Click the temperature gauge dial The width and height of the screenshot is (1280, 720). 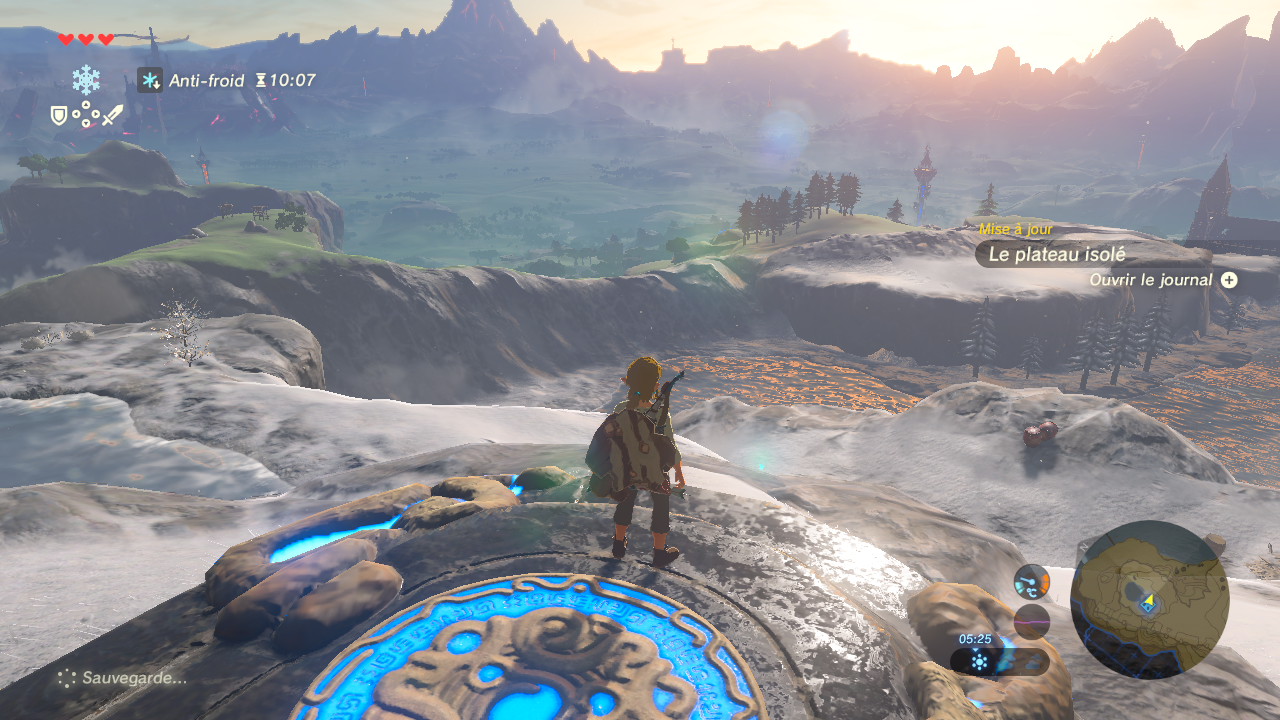[x=1031, y=581]
